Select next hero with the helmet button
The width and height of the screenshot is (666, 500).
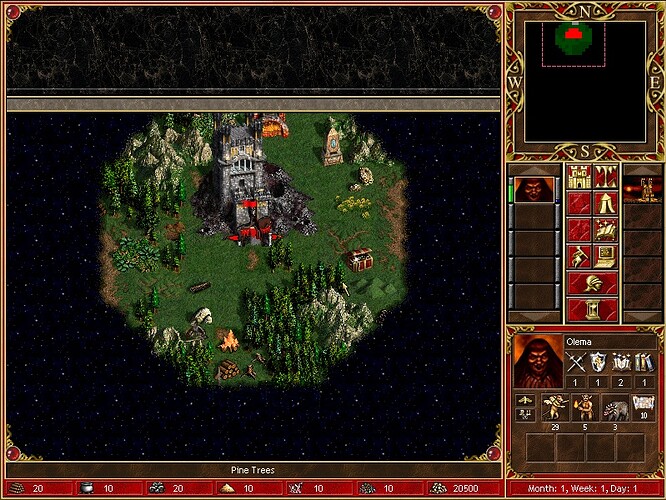pos(591,283)
